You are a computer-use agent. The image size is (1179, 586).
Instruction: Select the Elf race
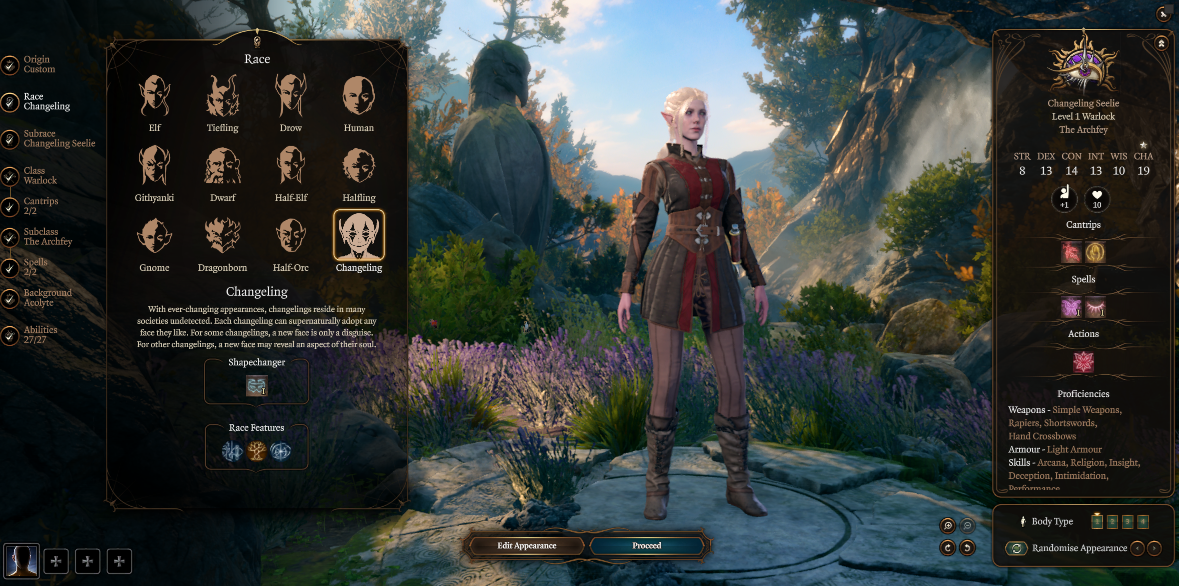tap(154, 97)
